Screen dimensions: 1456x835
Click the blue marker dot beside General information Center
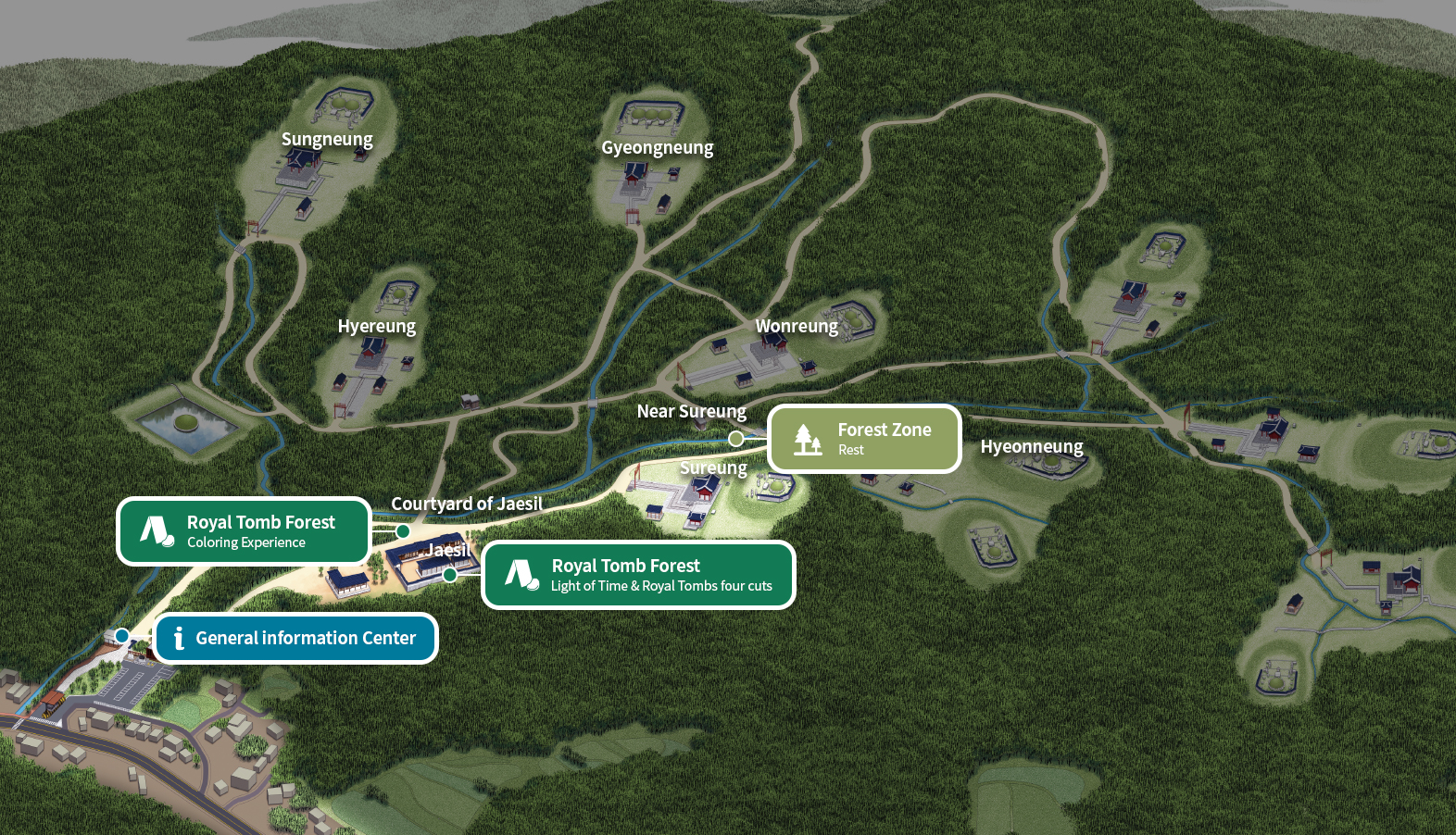(122, 636)
